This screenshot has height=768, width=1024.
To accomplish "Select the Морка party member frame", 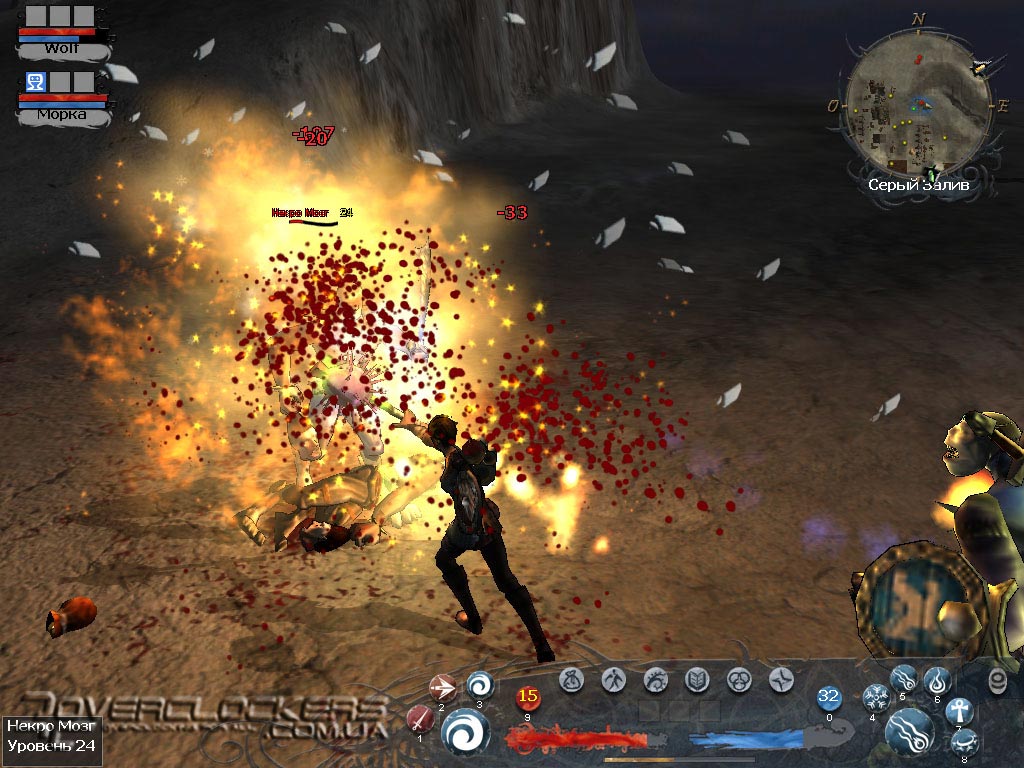I will point(62,97).
